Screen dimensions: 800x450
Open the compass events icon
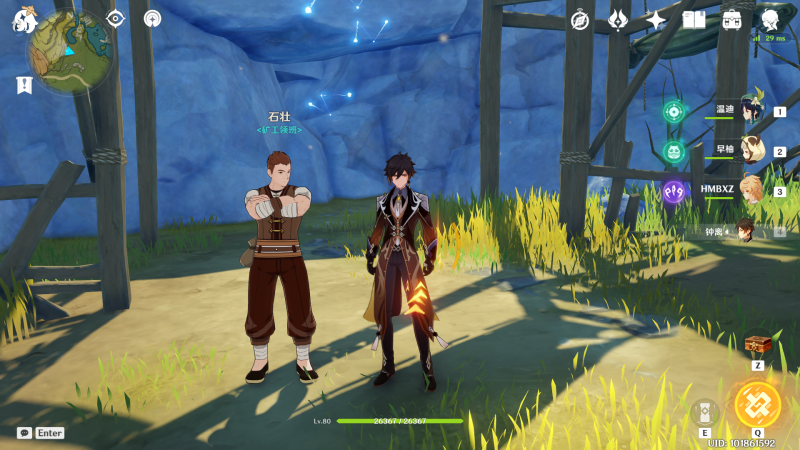(x=580, y=20)
